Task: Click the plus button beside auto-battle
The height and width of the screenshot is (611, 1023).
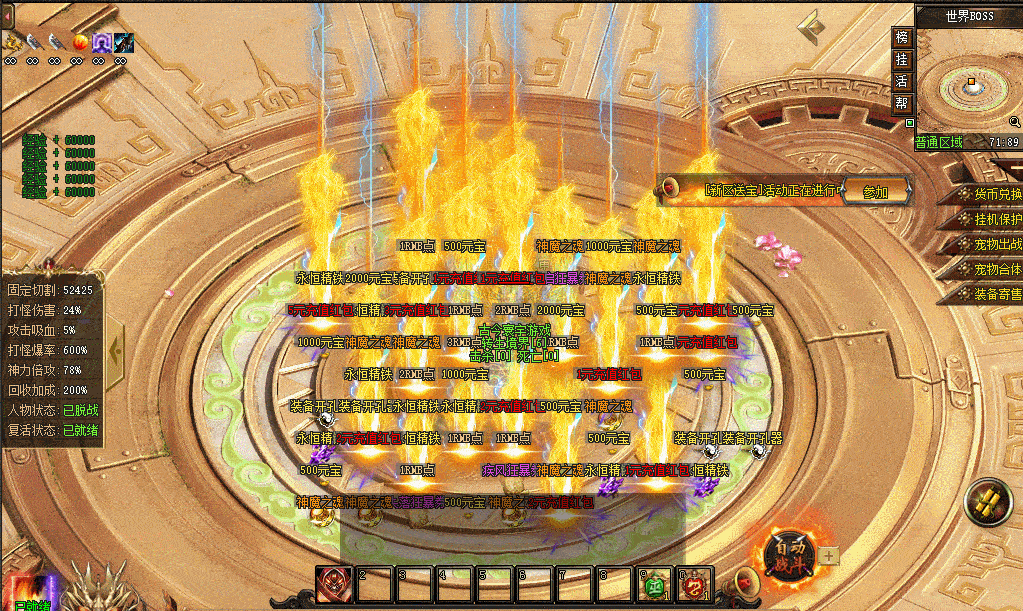Action: (828, 555)
